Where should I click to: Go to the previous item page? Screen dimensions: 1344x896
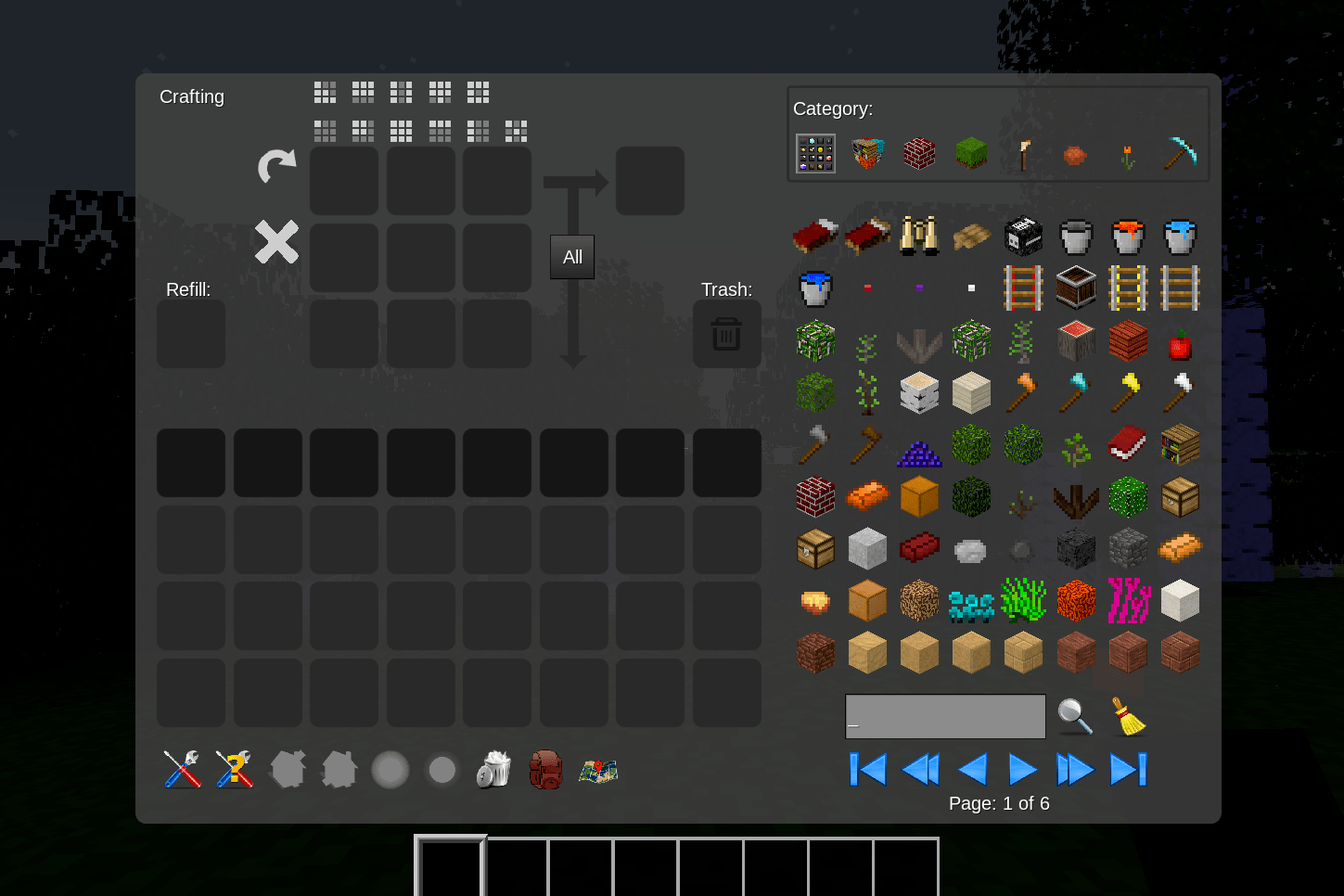coord(972,770)
